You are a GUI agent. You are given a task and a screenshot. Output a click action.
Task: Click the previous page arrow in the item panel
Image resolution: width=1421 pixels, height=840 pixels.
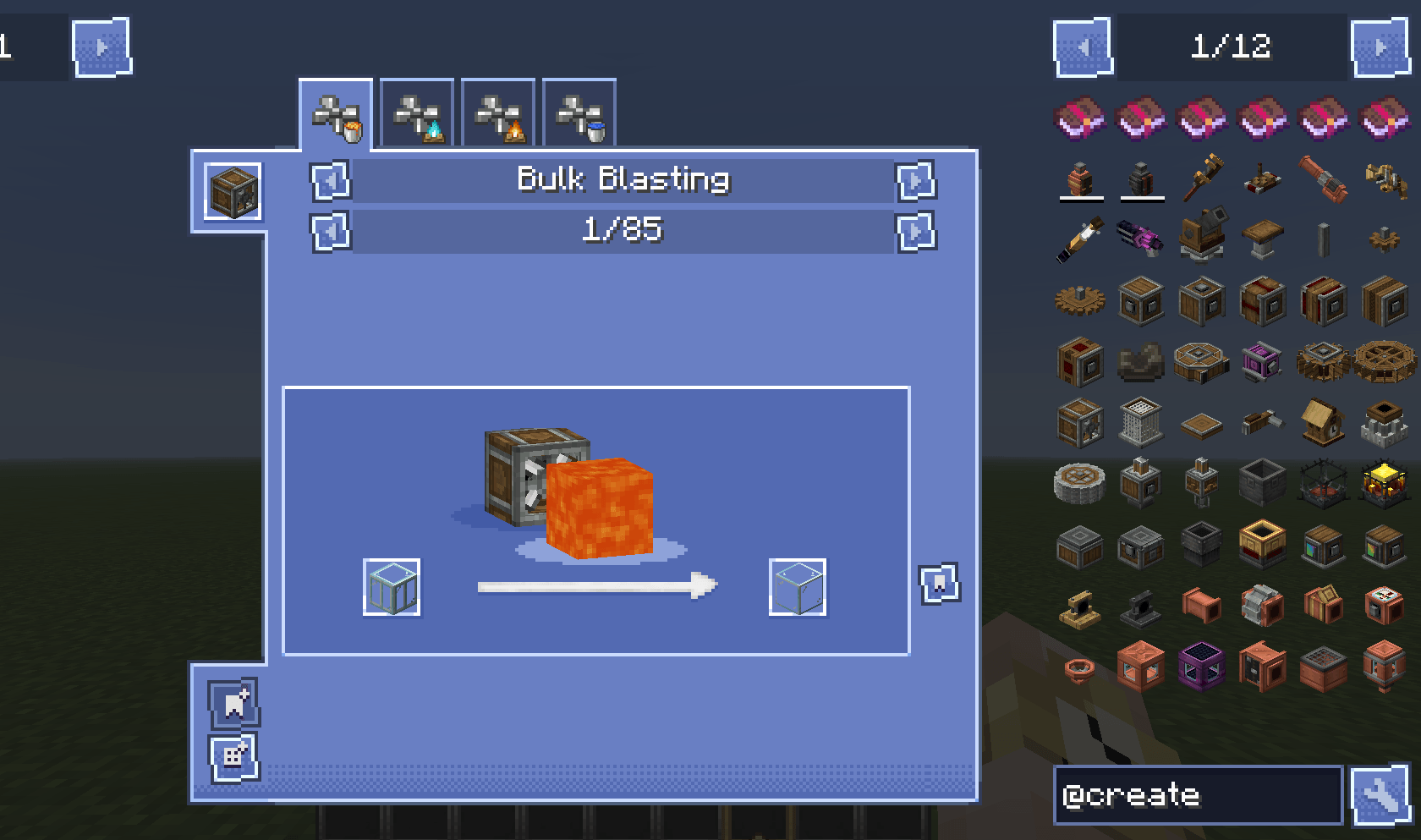coord(1081,47)
